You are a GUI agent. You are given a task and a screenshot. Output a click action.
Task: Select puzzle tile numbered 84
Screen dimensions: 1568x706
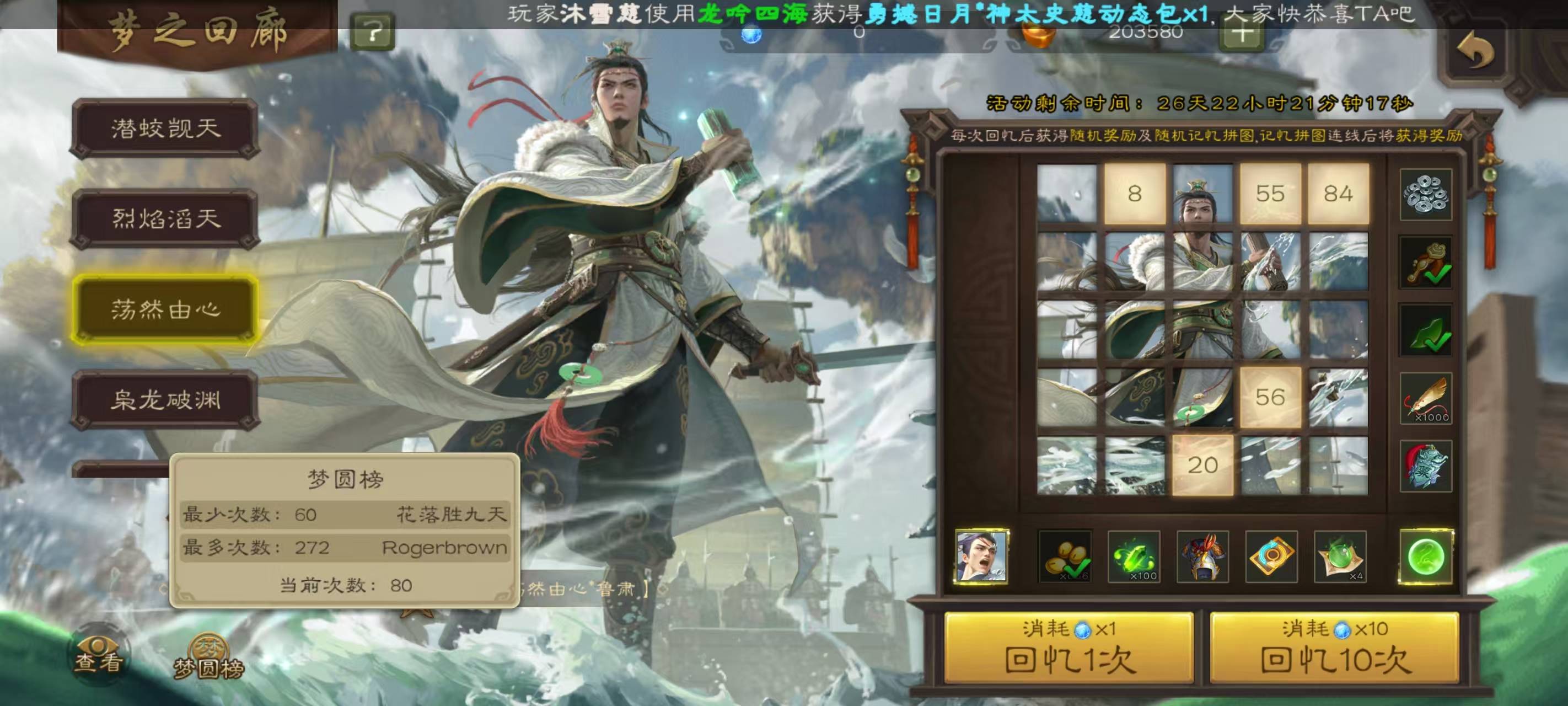pyautogui.click(x=1338, y=194)
